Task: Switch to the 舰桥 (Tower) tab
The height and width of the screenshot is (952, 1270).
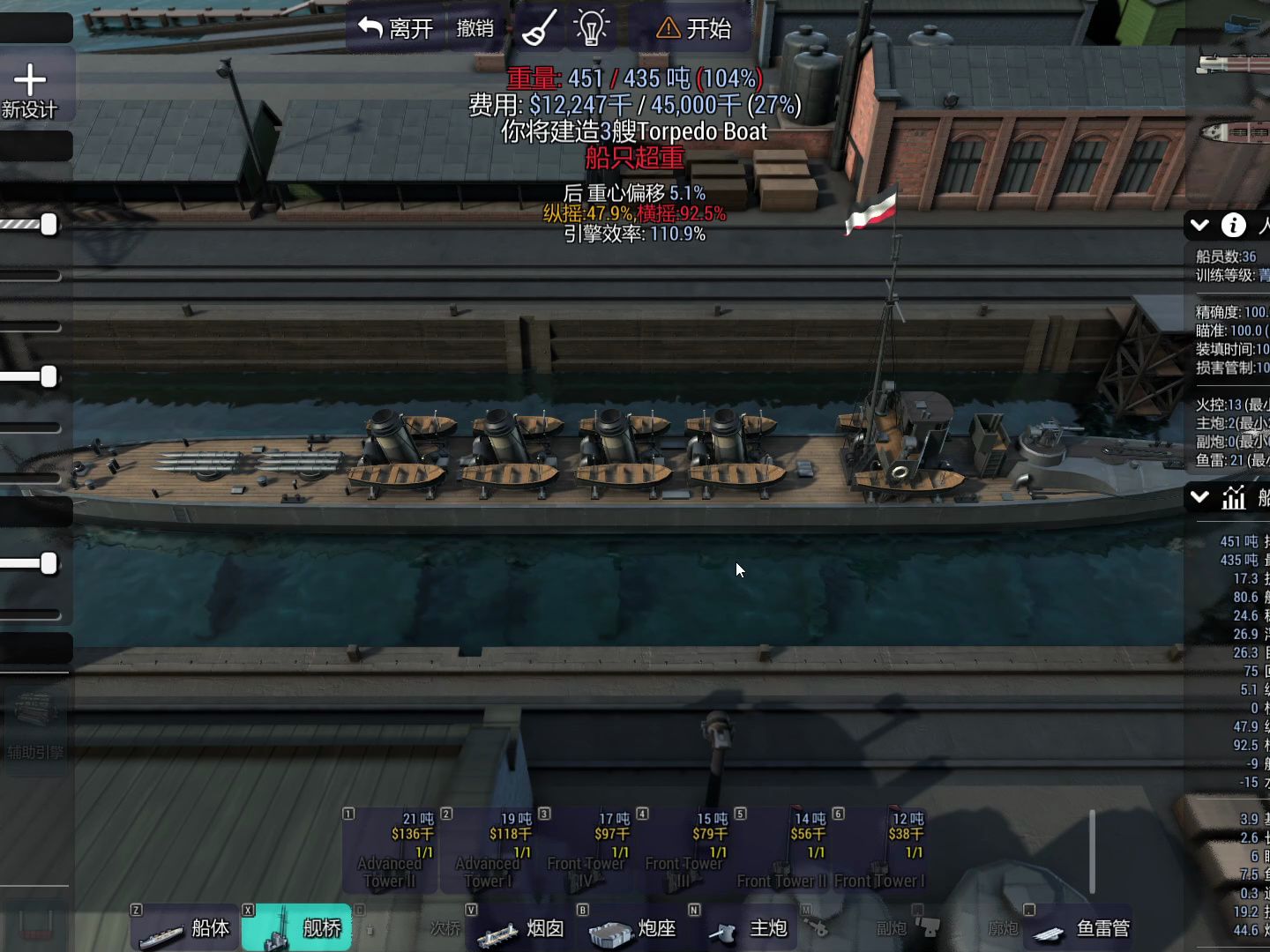Action: coord(297,928)
